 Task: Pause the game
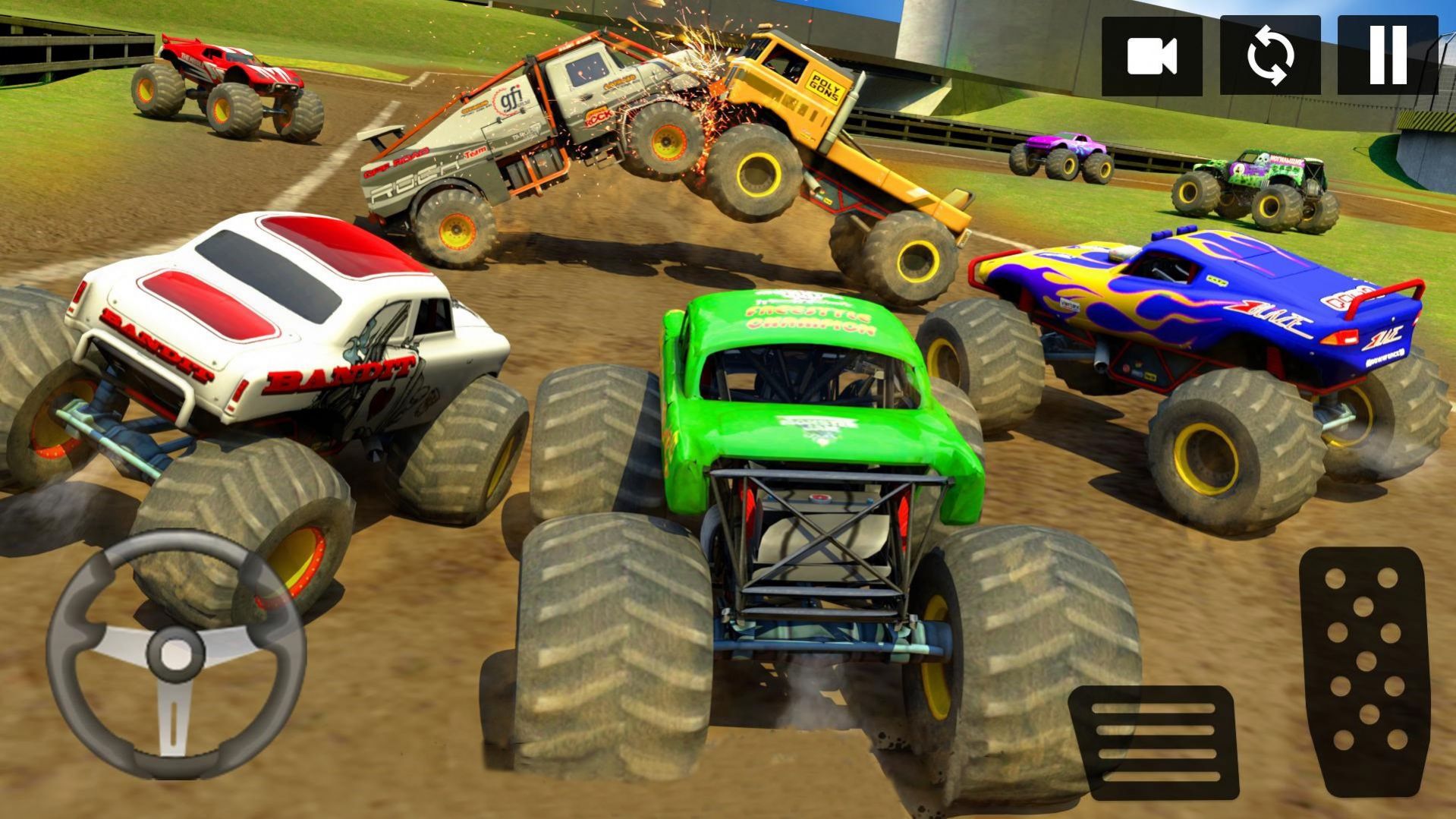(x=1388, y=56)
